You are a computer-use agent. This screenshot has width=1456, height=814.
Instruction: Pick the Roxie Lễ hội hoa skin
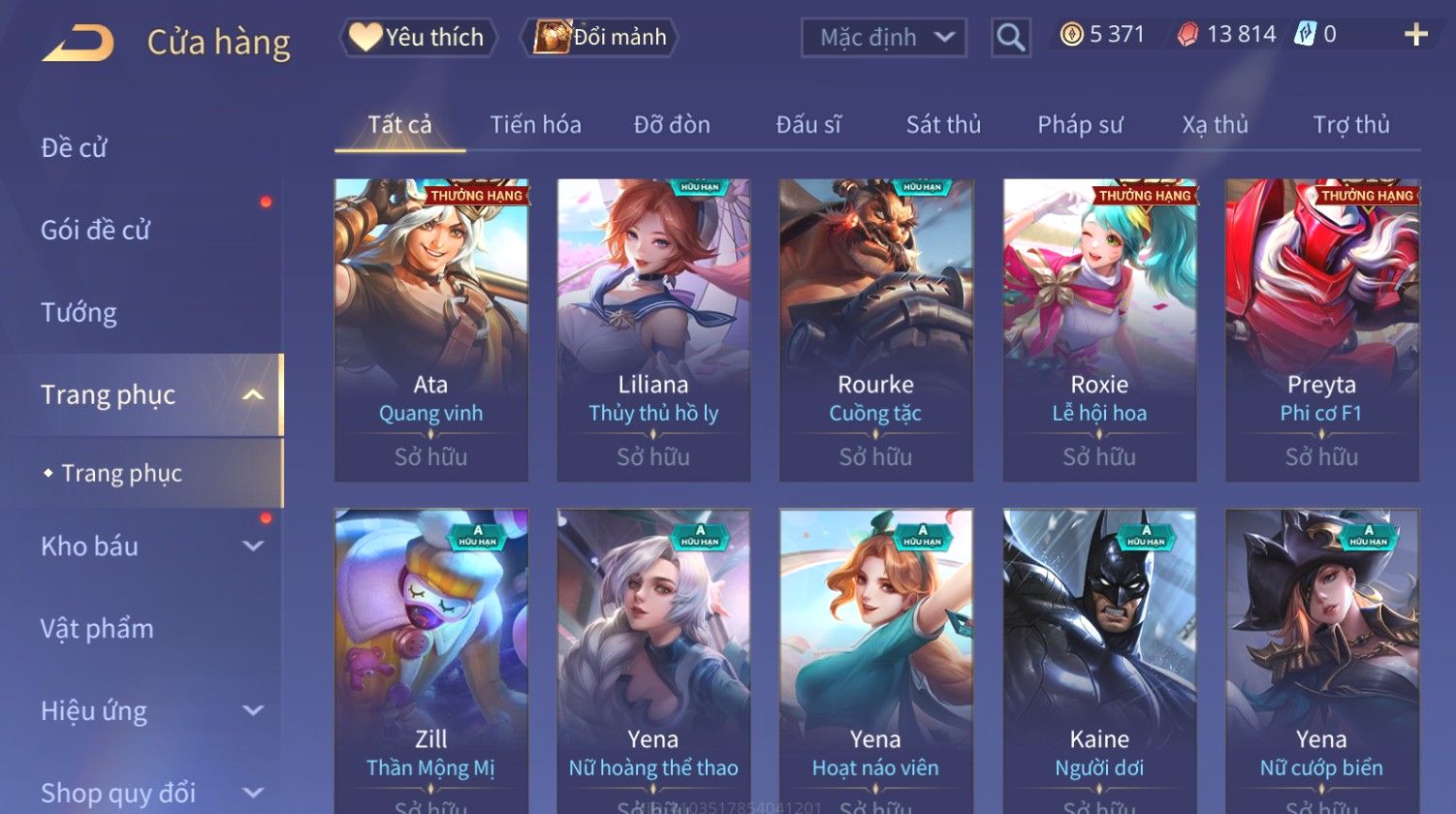pyautogui.click(x=1099, y=329)
